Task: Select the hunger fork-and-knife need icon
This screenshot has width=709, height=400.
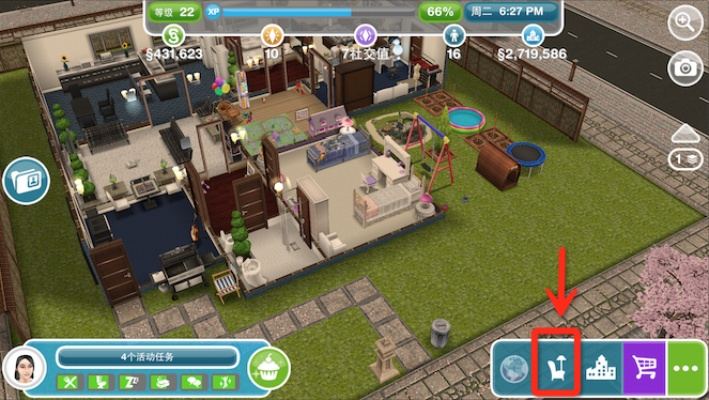Action: click(70, 382)
